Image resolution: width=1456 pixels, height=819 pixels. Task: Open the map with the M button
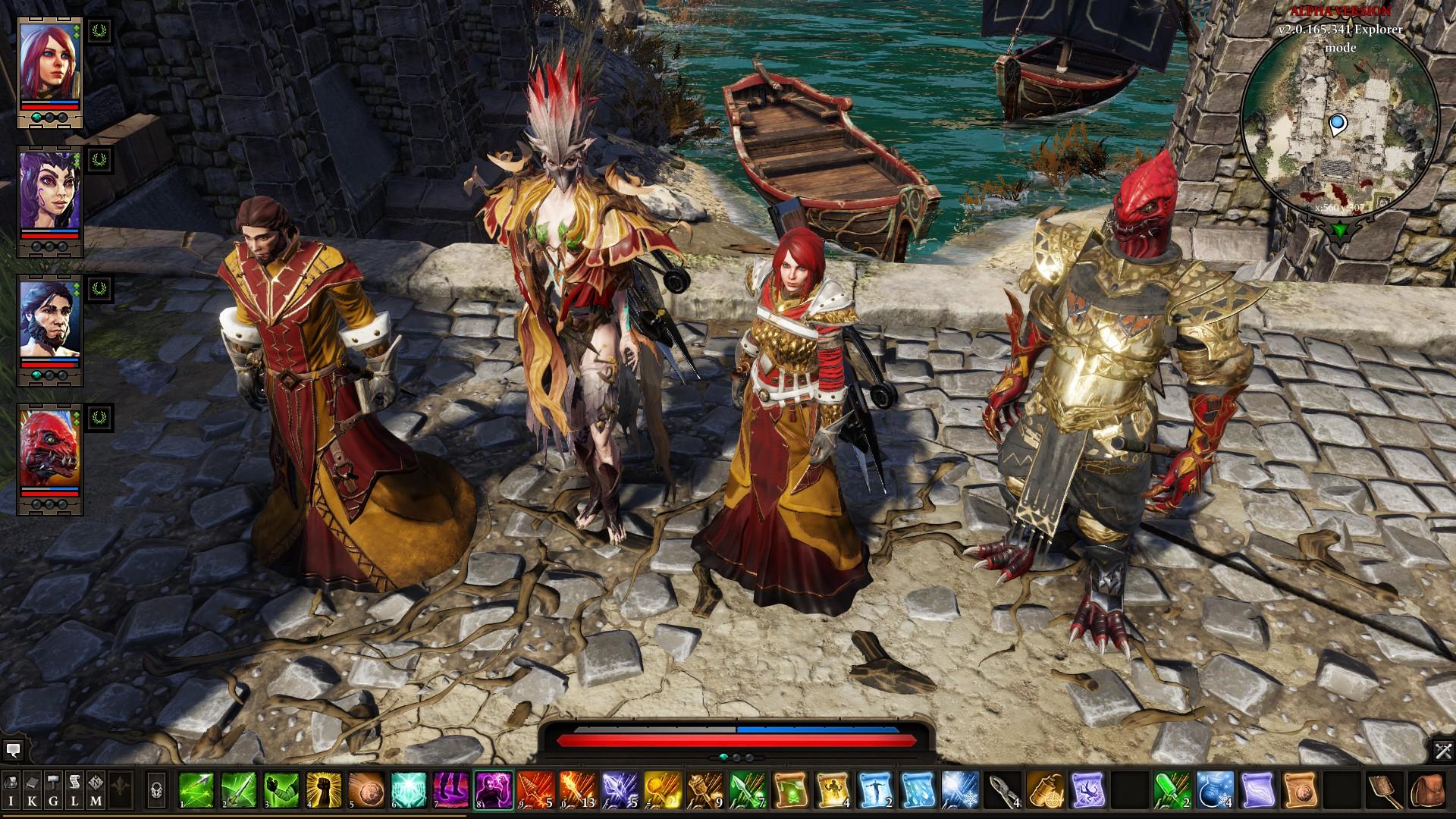[96, 790]
